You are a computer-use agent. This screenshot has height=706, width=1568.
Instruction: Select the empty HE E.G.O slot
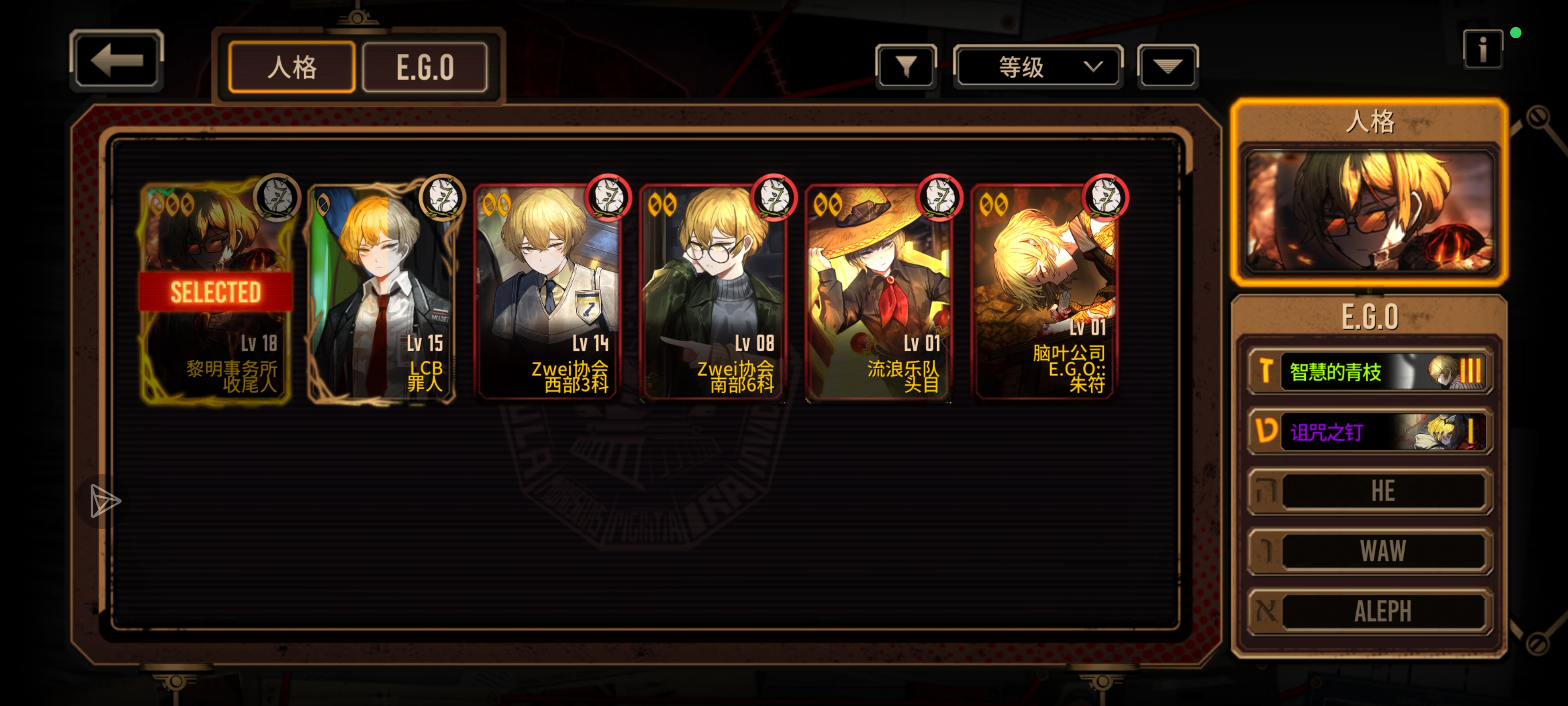(x=1370, y=491)
